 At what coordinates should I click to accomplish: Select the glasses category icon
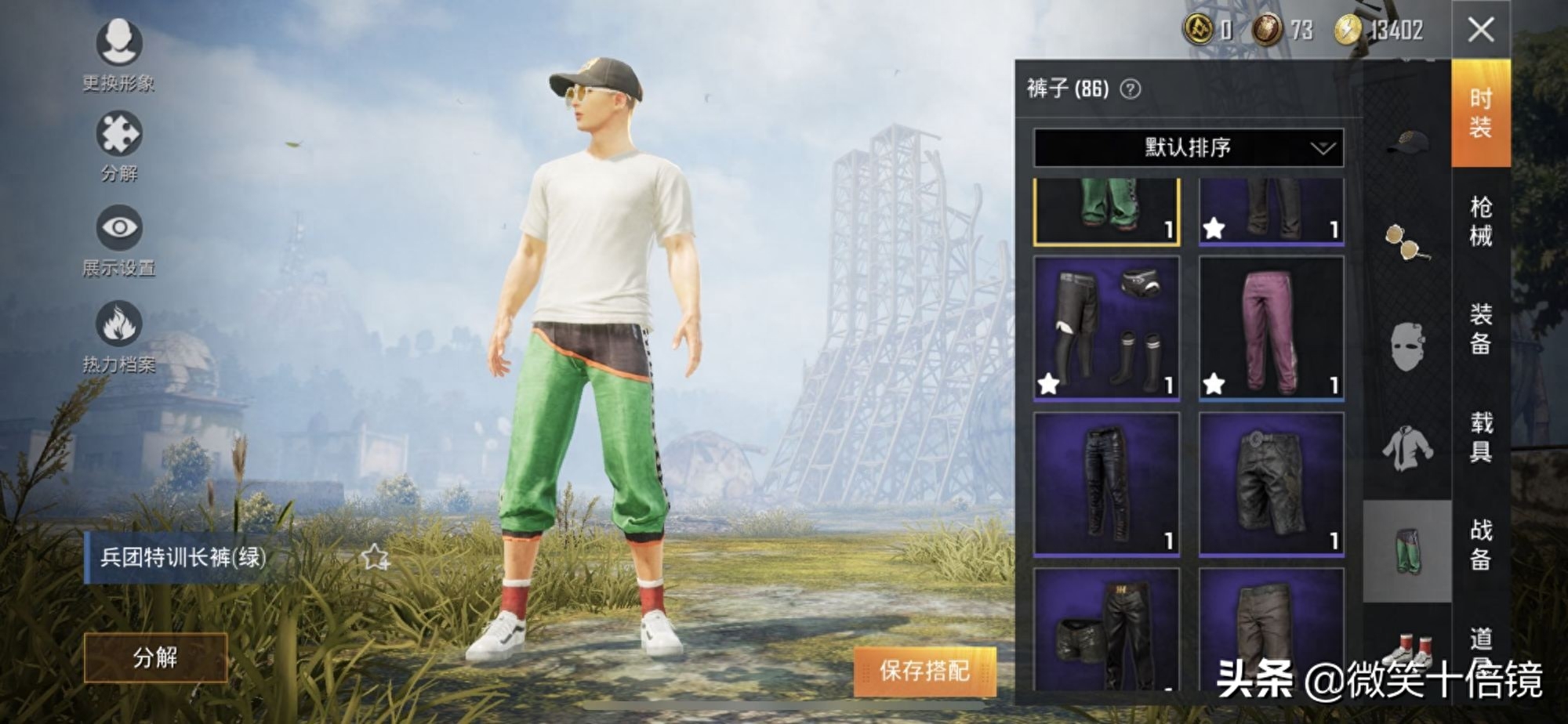click(x=1407, y=241)
